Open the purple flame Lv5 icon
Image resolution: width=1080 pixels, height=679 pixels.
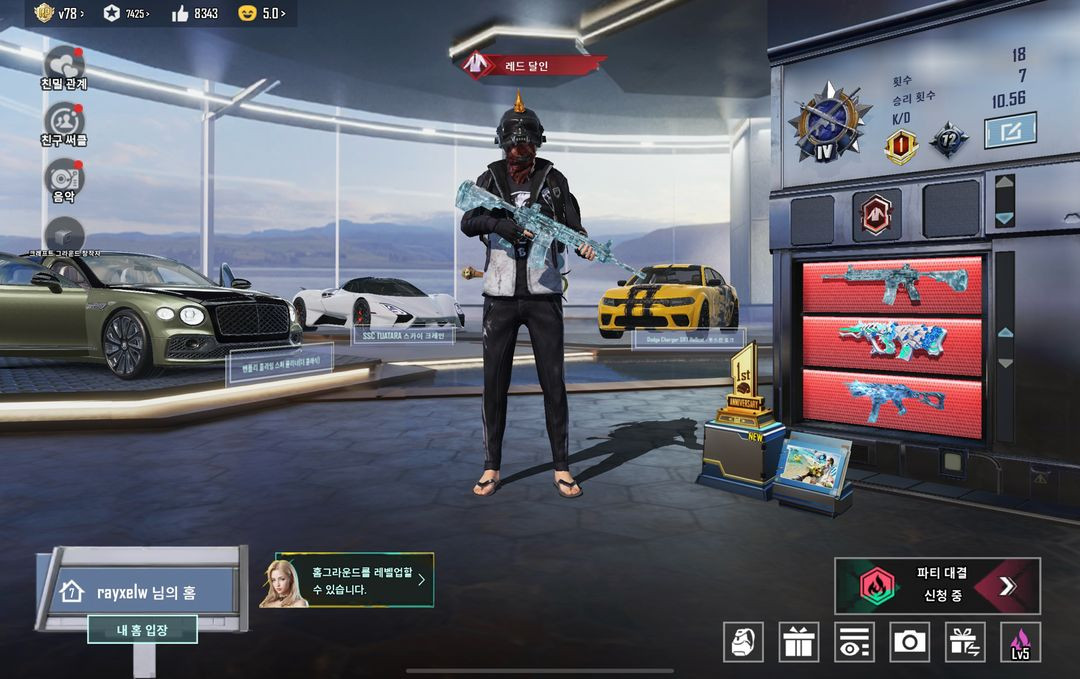tap(1020, 642)
